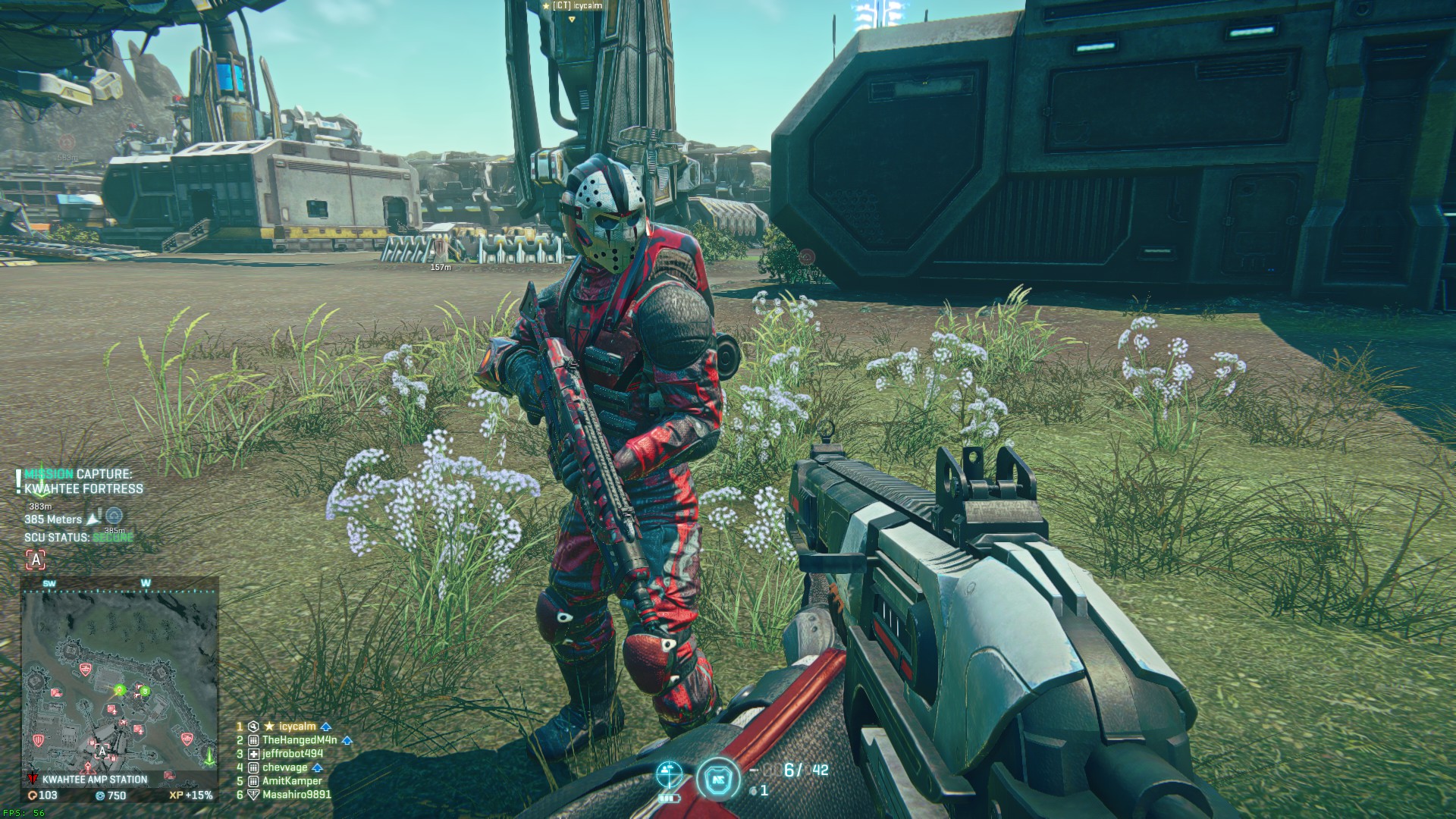
Task: Pick chevvage in the squad list
Action: click(284, 767)
